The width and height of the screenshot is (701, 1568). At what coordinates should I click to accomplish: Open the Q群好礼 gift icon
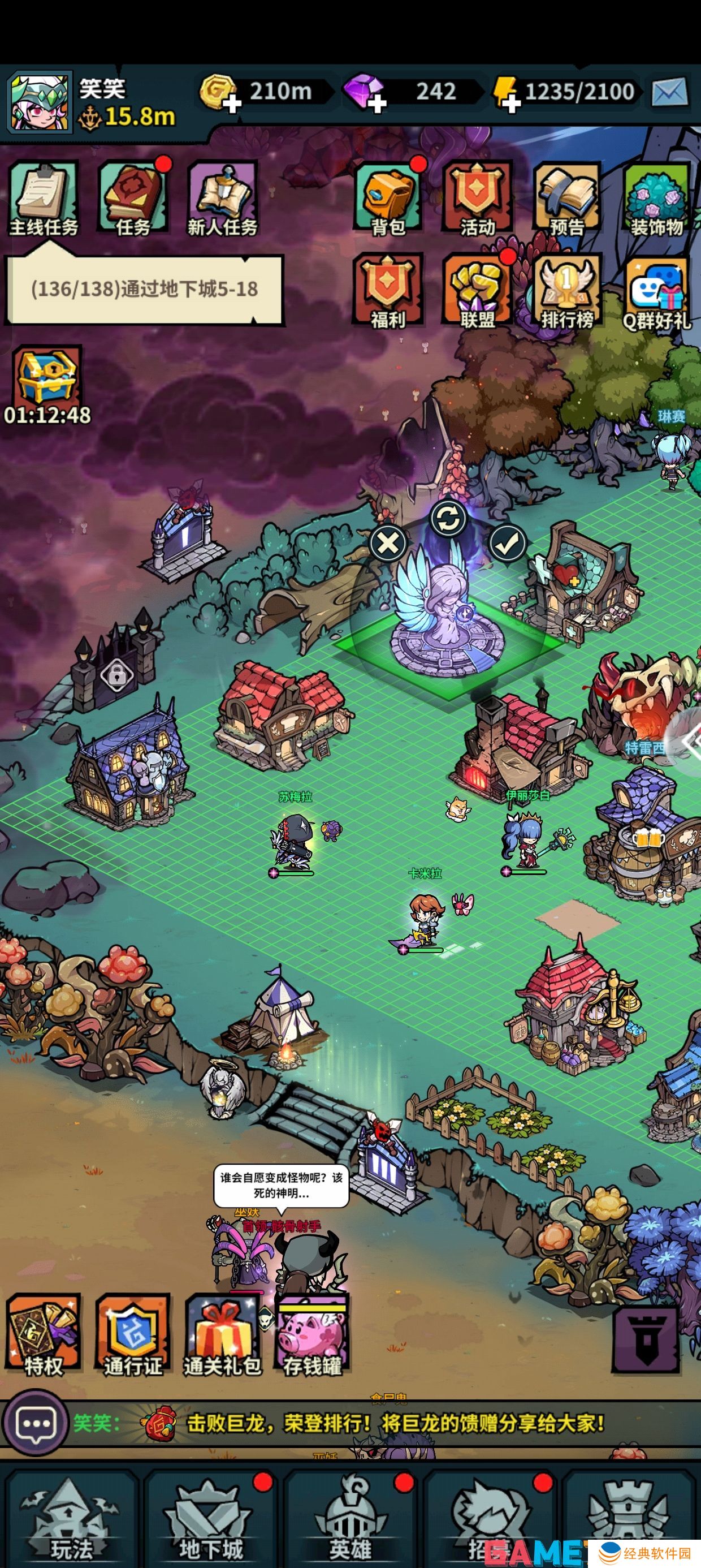656,290
